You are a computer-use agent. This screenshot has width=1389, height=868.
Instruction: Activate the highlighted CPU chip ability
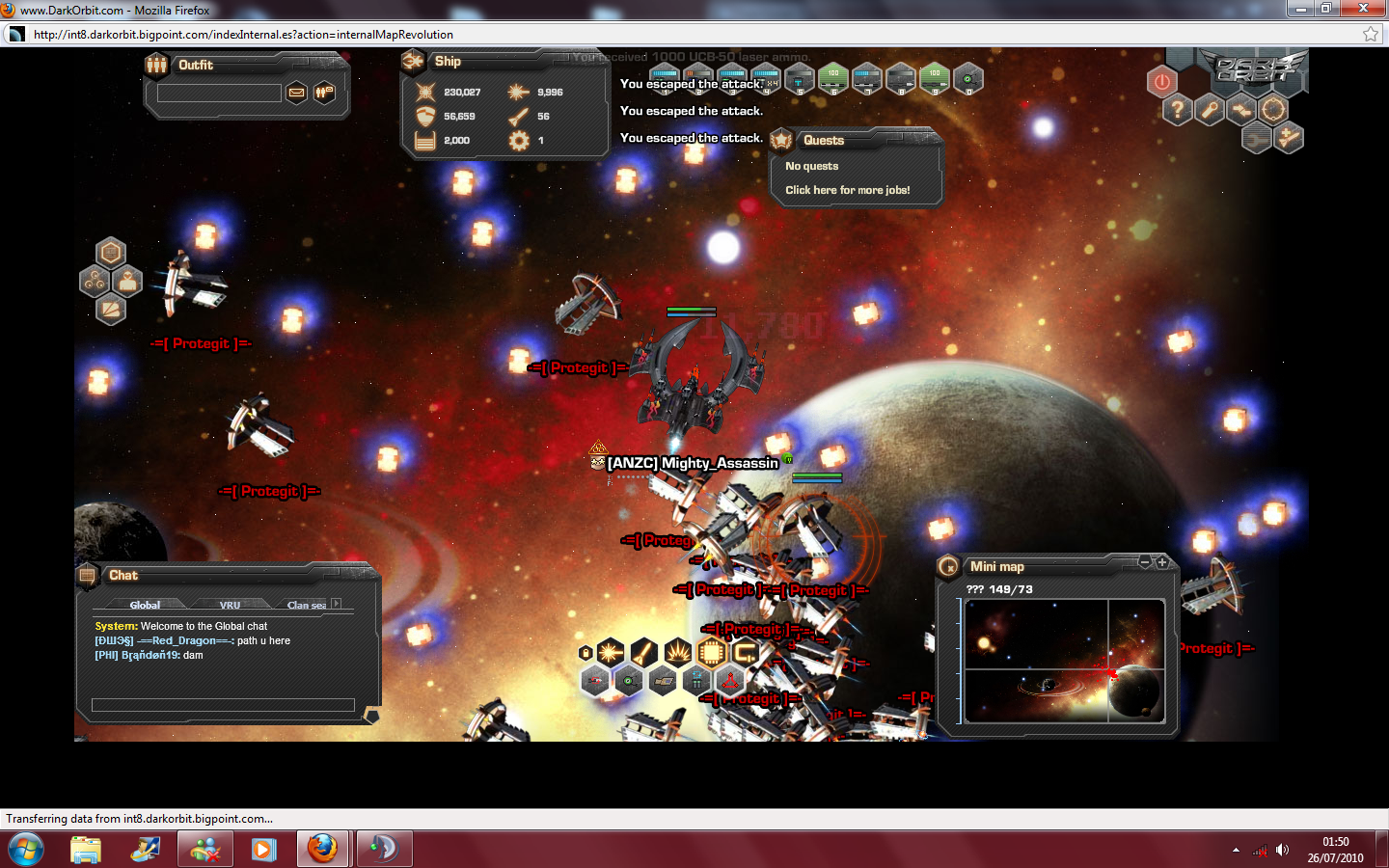[711, 653]
